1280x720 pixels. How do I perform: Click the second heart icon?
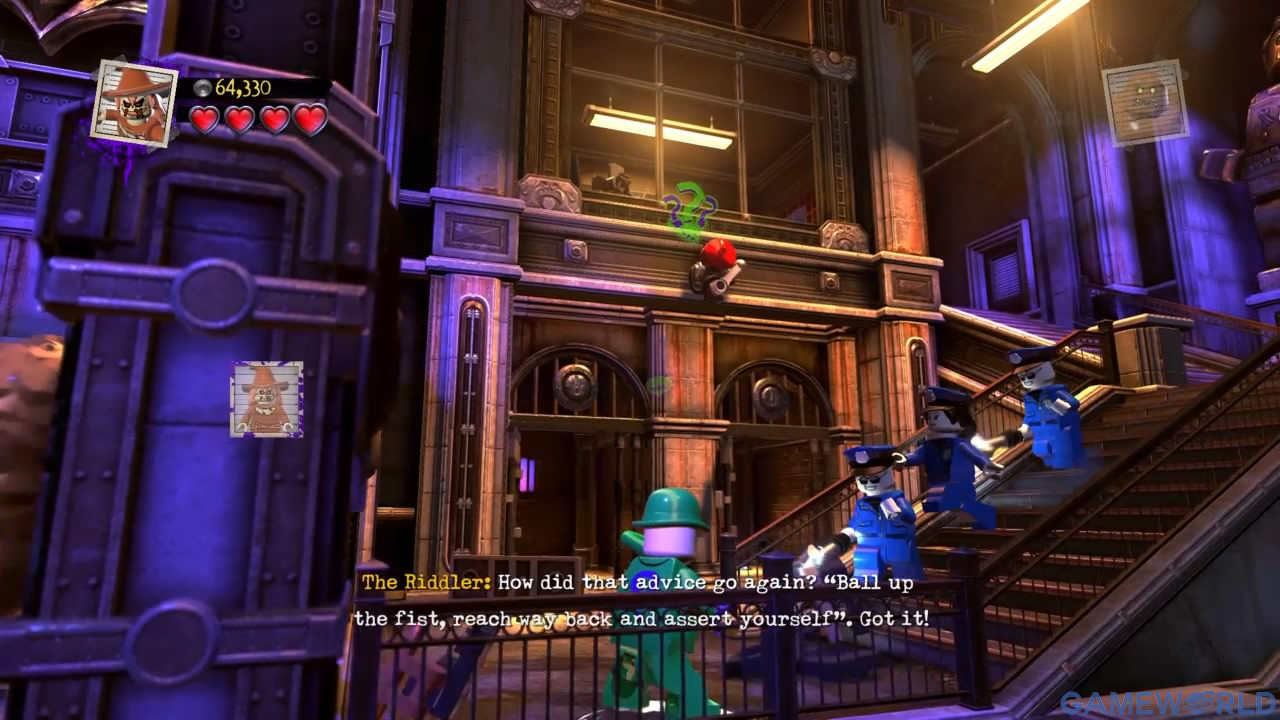(238, 121)
